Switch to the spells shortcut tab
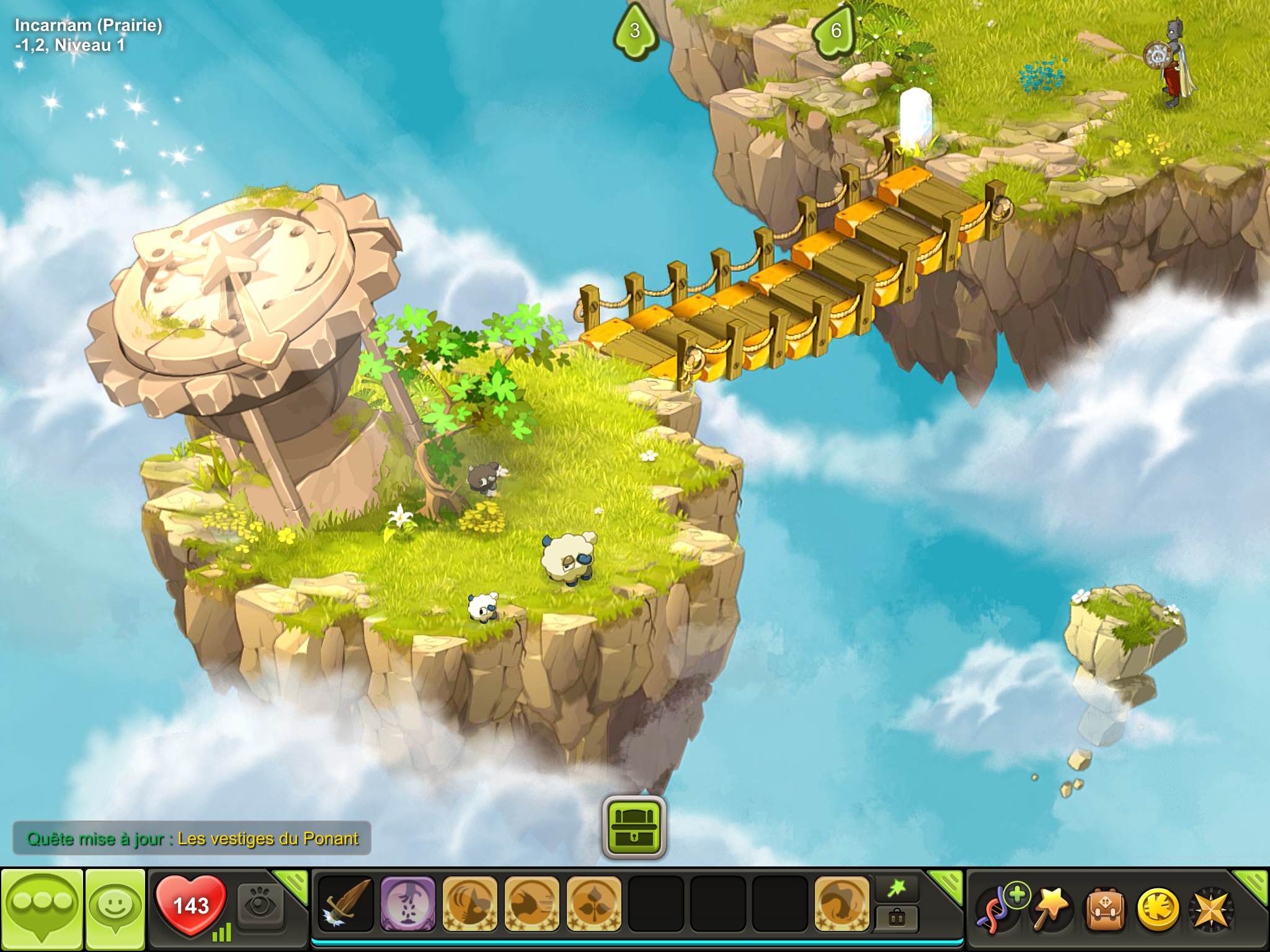Viewport: 1270px width, 952px height. pyautogui.click(x=897, y=889)
